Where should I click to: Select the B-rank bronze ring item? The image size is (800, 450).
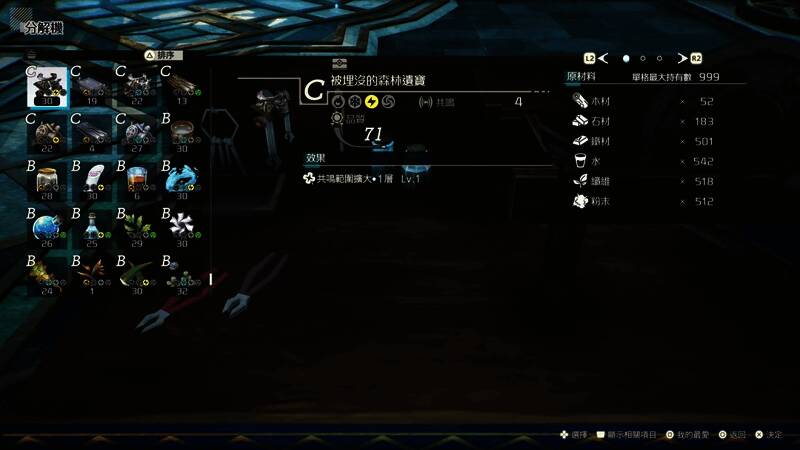tap(181, 133)
